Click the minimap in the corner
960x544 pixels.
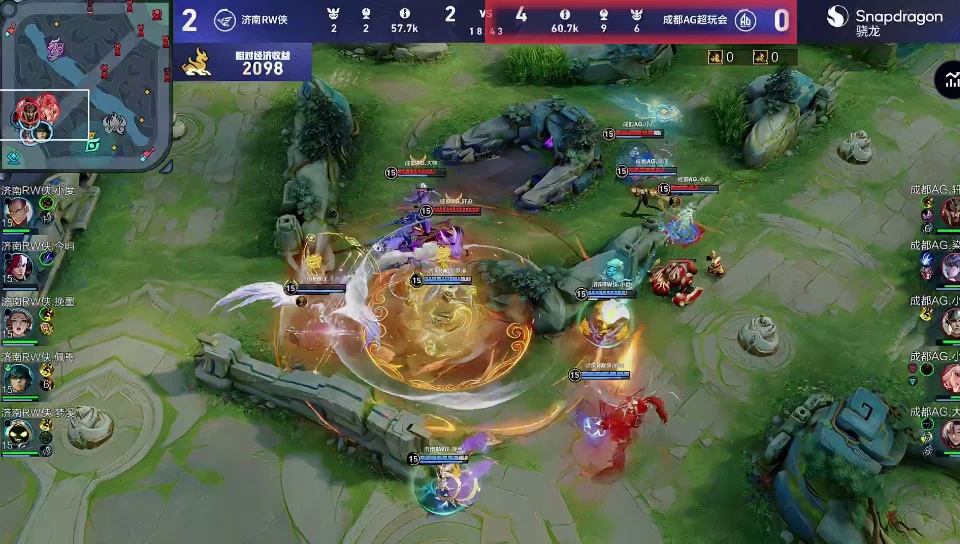pos(85,85)
